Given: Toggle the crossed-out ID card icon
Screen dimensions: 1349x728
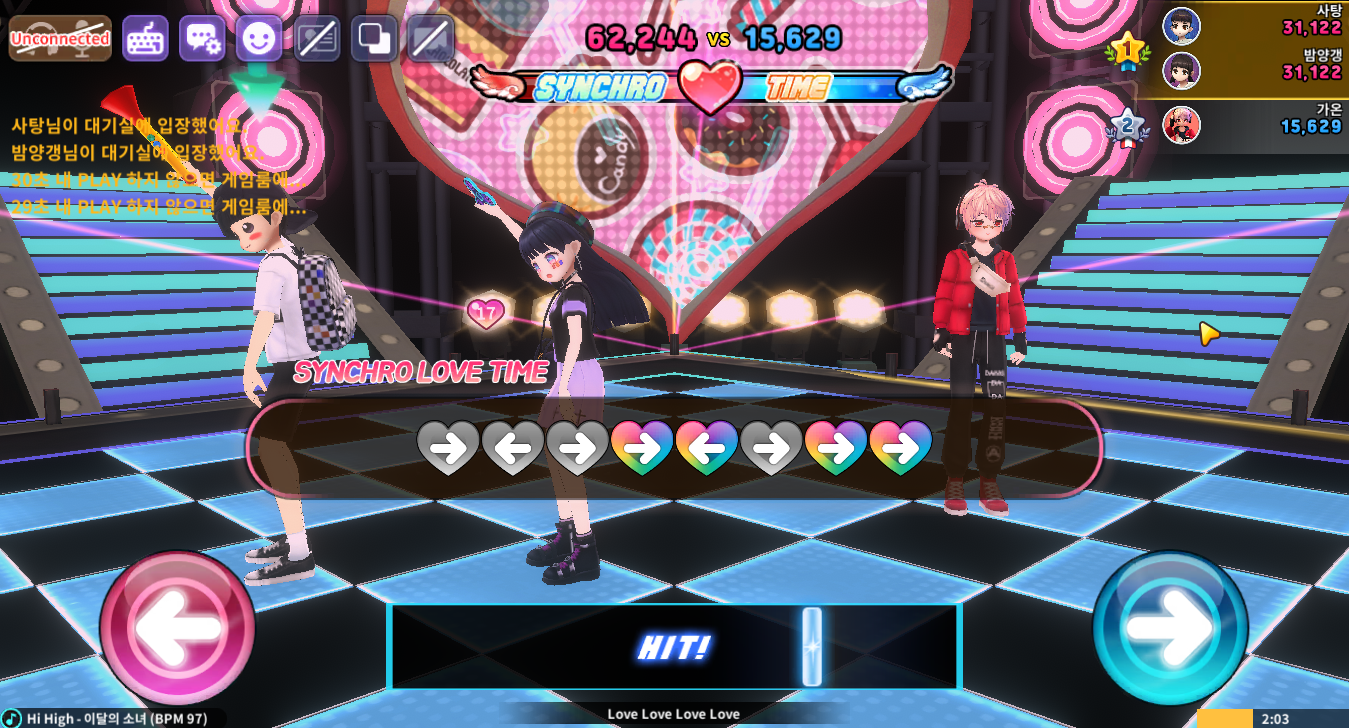Looking at the screenshot, I should [317, 39].
